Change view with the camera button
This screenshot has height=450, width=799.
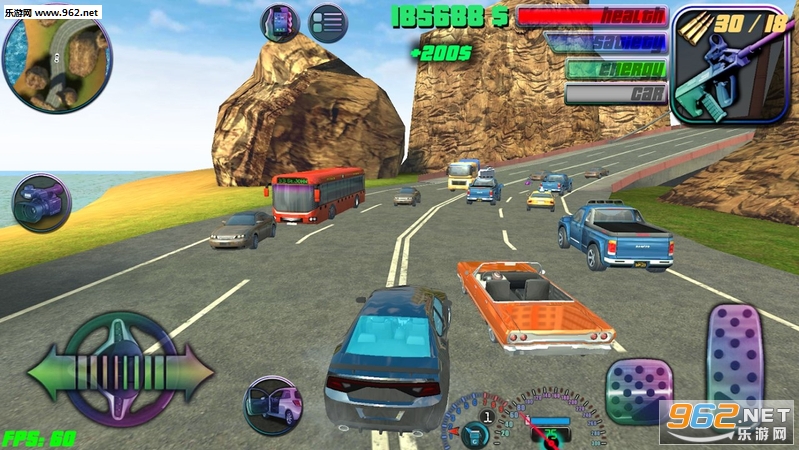tap(42, 202)
